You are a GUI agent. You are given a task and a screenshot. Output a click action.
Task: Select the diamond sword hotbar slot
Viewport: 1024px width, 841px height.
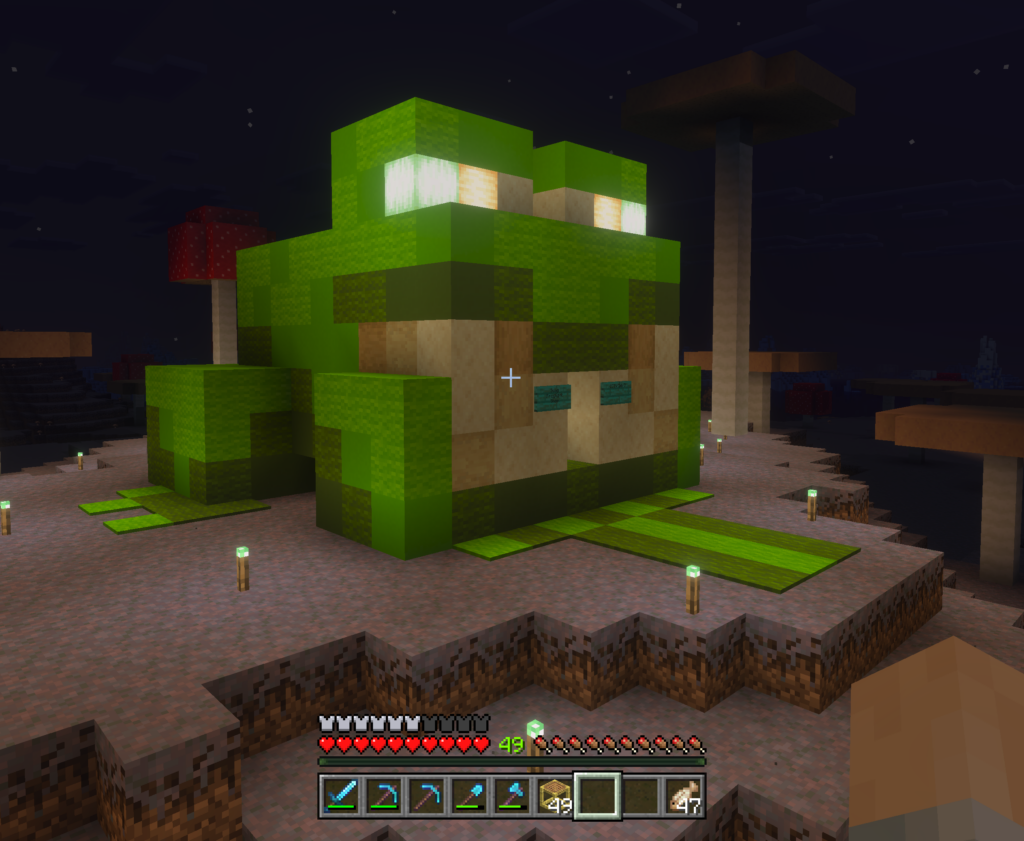point(339,796)
